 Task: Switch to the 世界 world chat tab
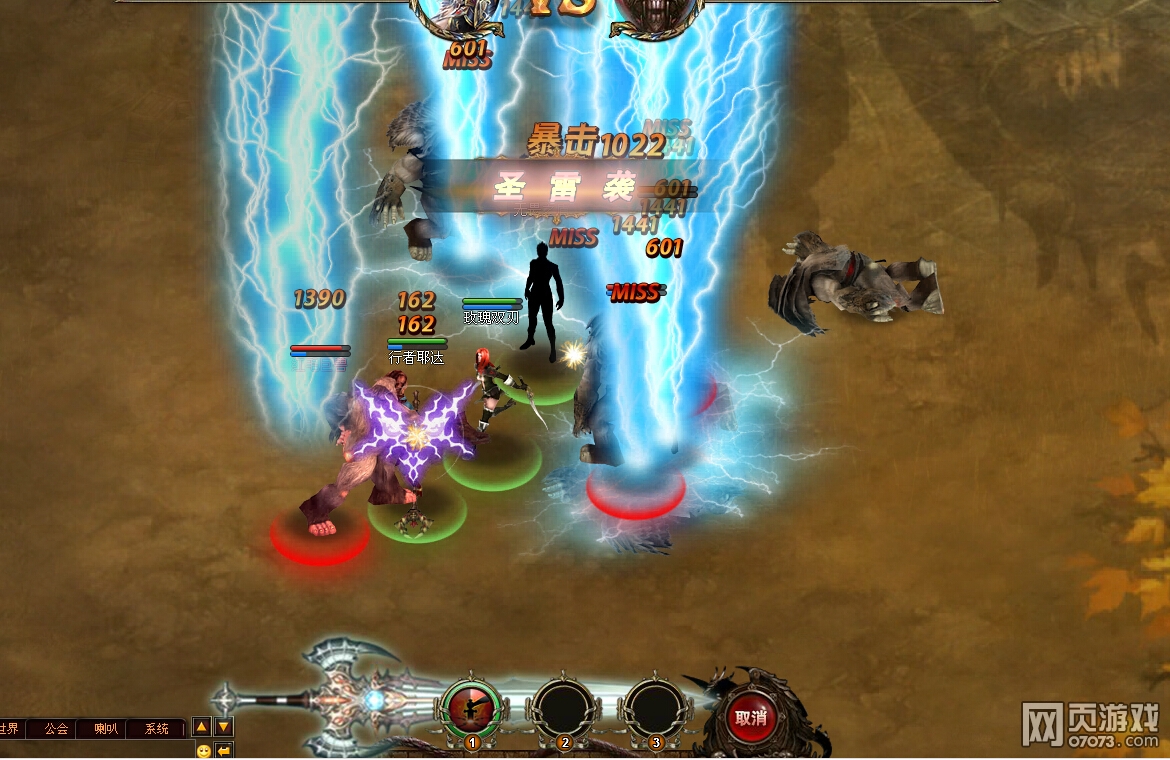[x=10, y=729]
